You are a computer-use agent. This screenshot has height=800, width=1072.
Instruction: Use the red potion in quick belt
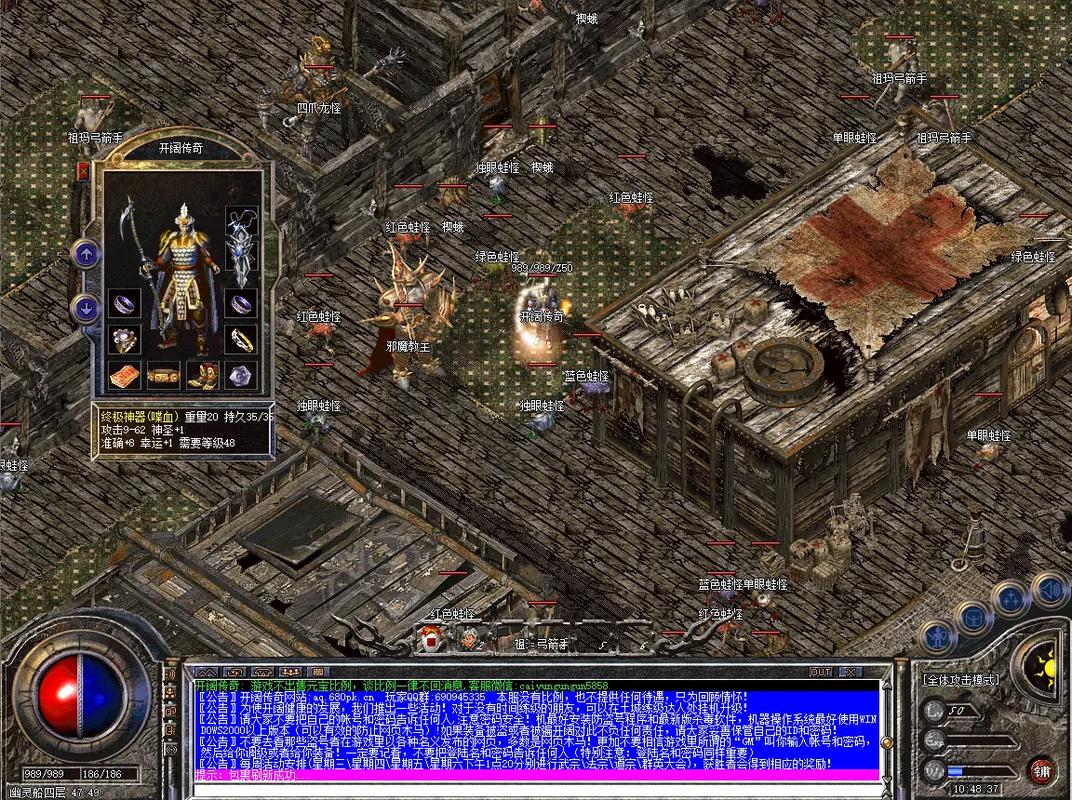click(x=431, y=636)
